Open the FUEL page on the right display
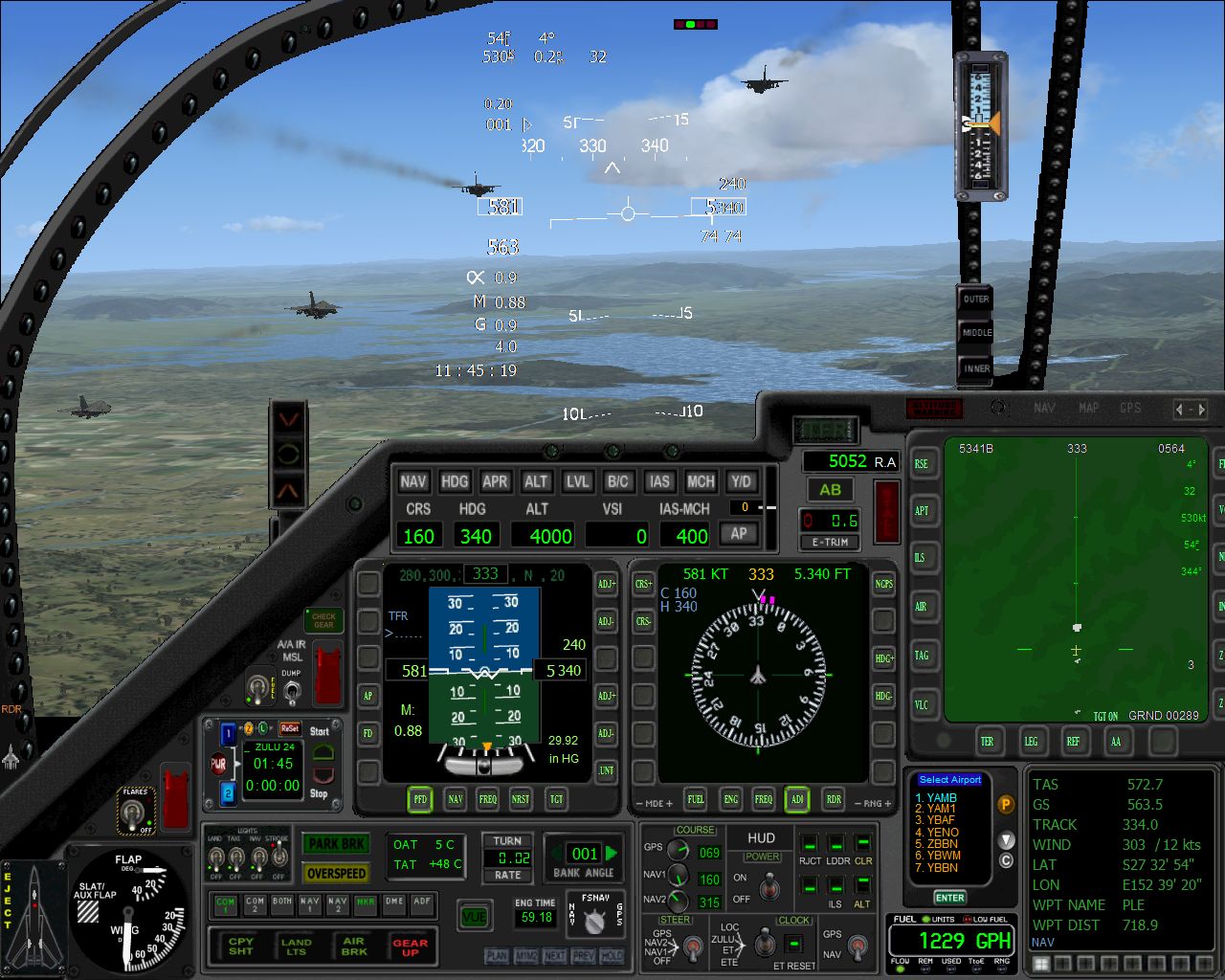The width and height of the screenshot is (1225, 980). tap(696, 798)
